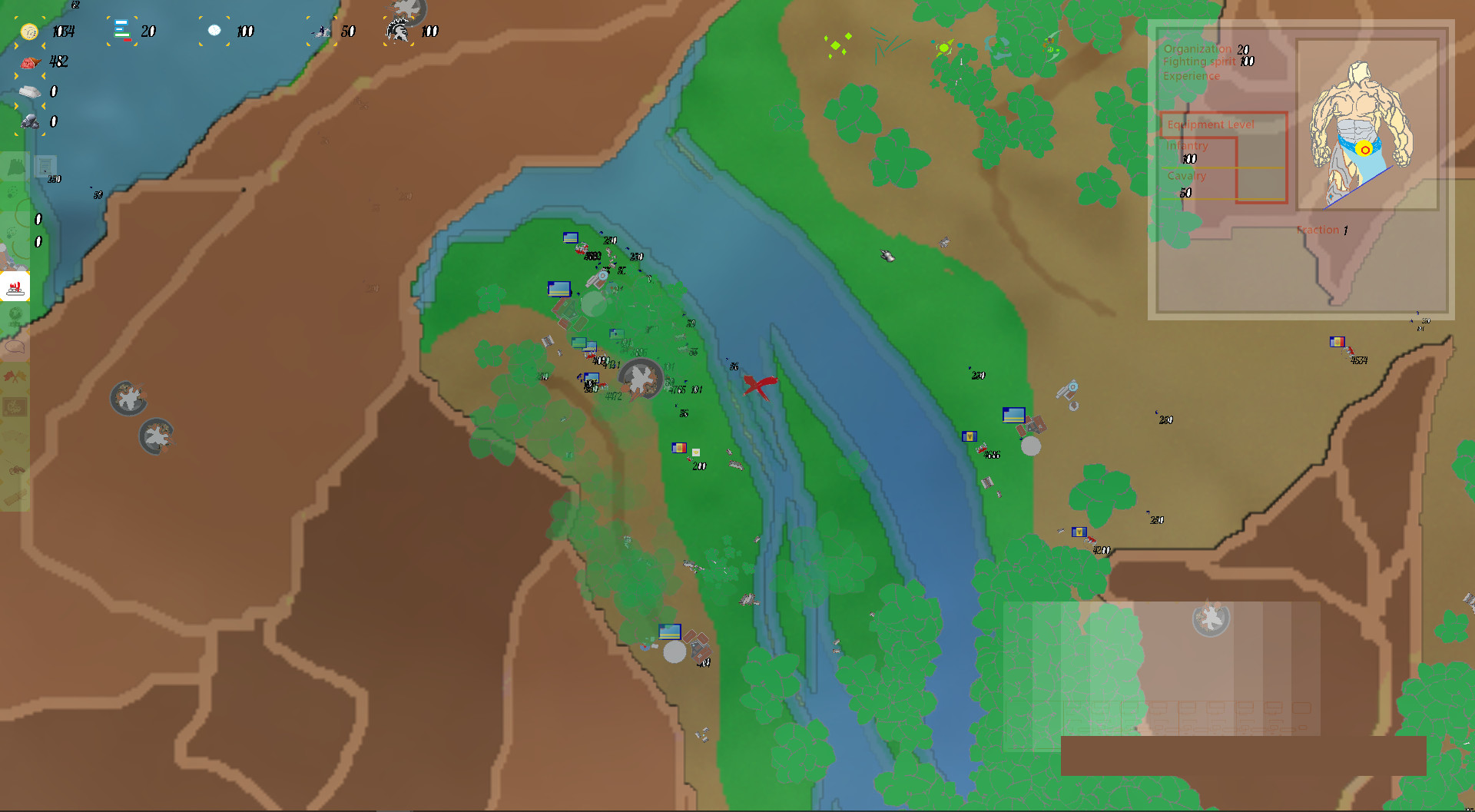Click the meat food resource icon
The image size is (1475, 812).
29,62
